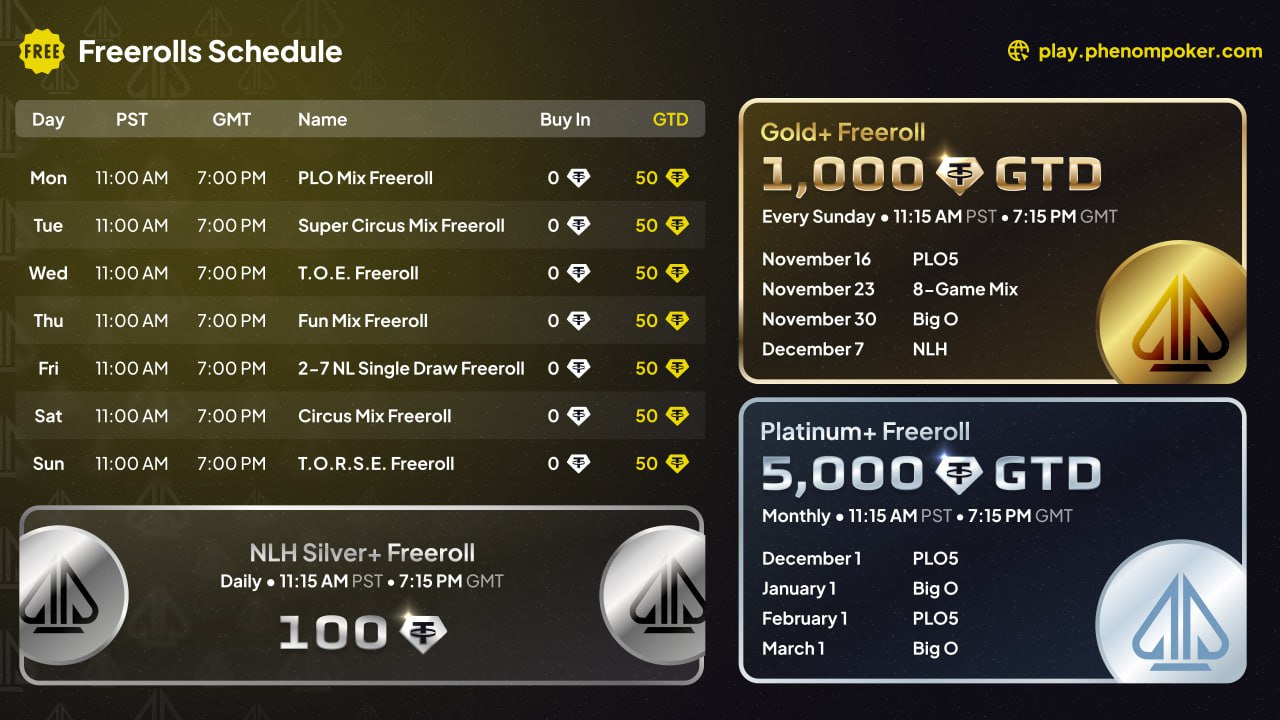Open the T.O.E. Freeroll entry

(358, 273)
